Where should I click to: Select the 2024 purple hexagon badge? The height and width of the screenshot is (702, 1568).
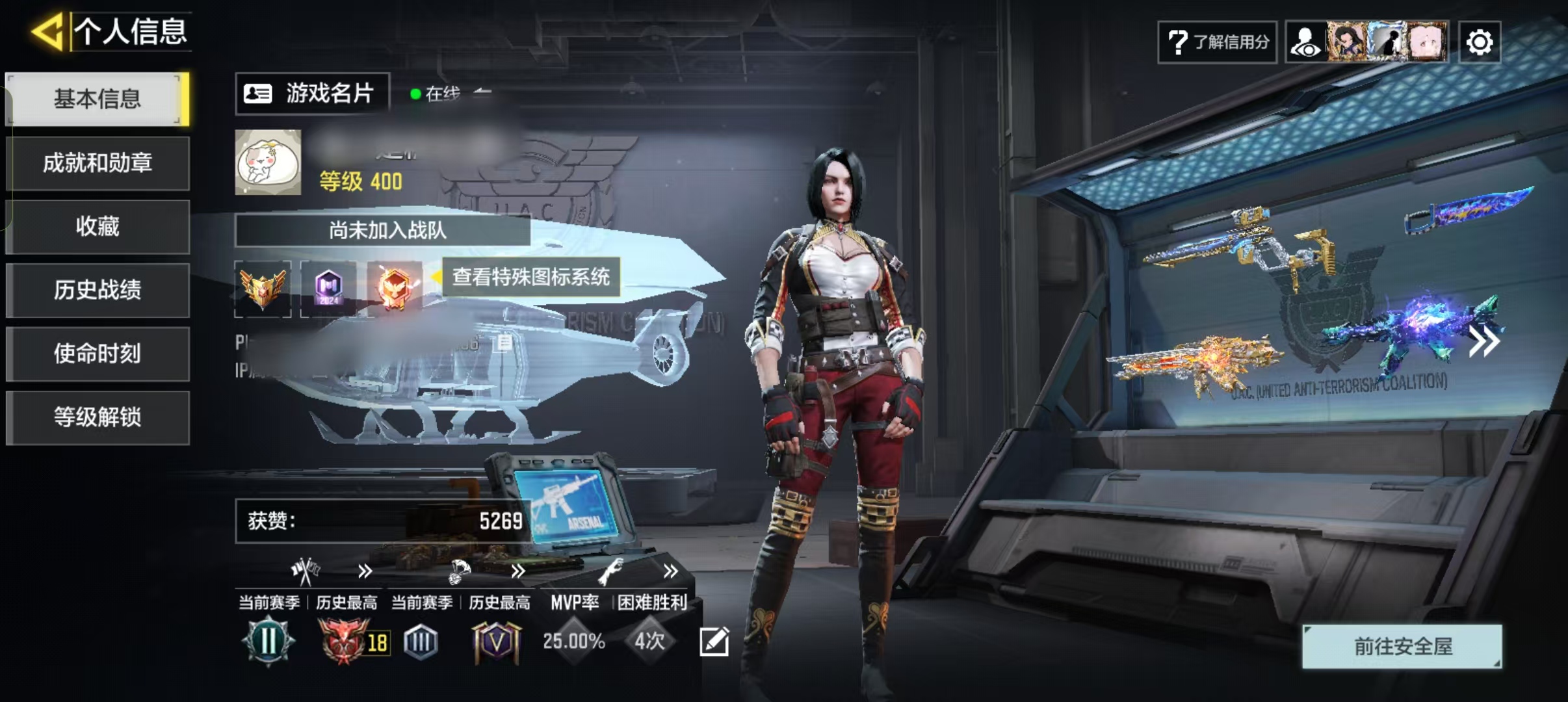328,289
